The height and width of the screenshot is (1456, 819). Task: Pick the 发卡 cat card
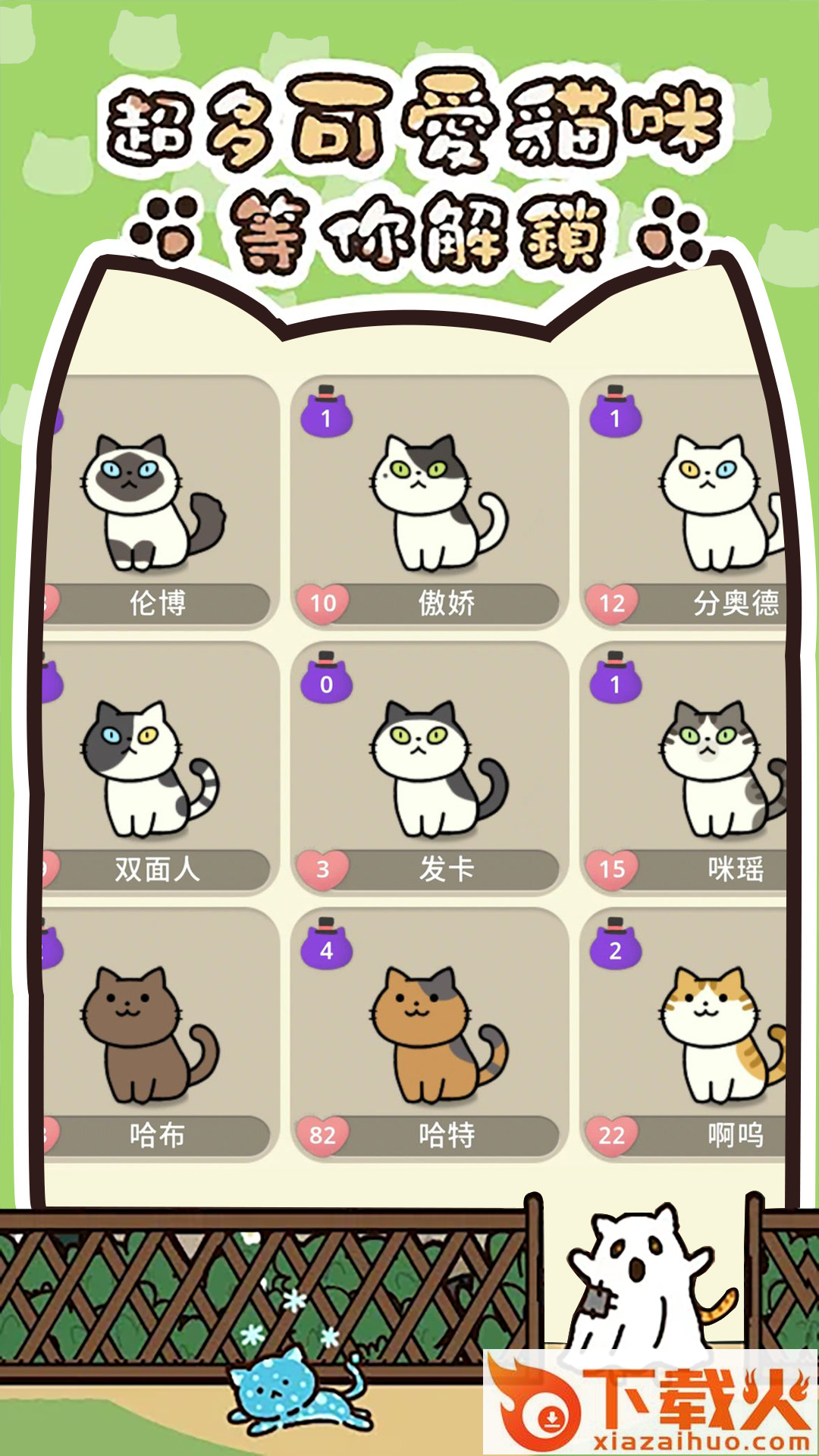[x=429, y=767]
